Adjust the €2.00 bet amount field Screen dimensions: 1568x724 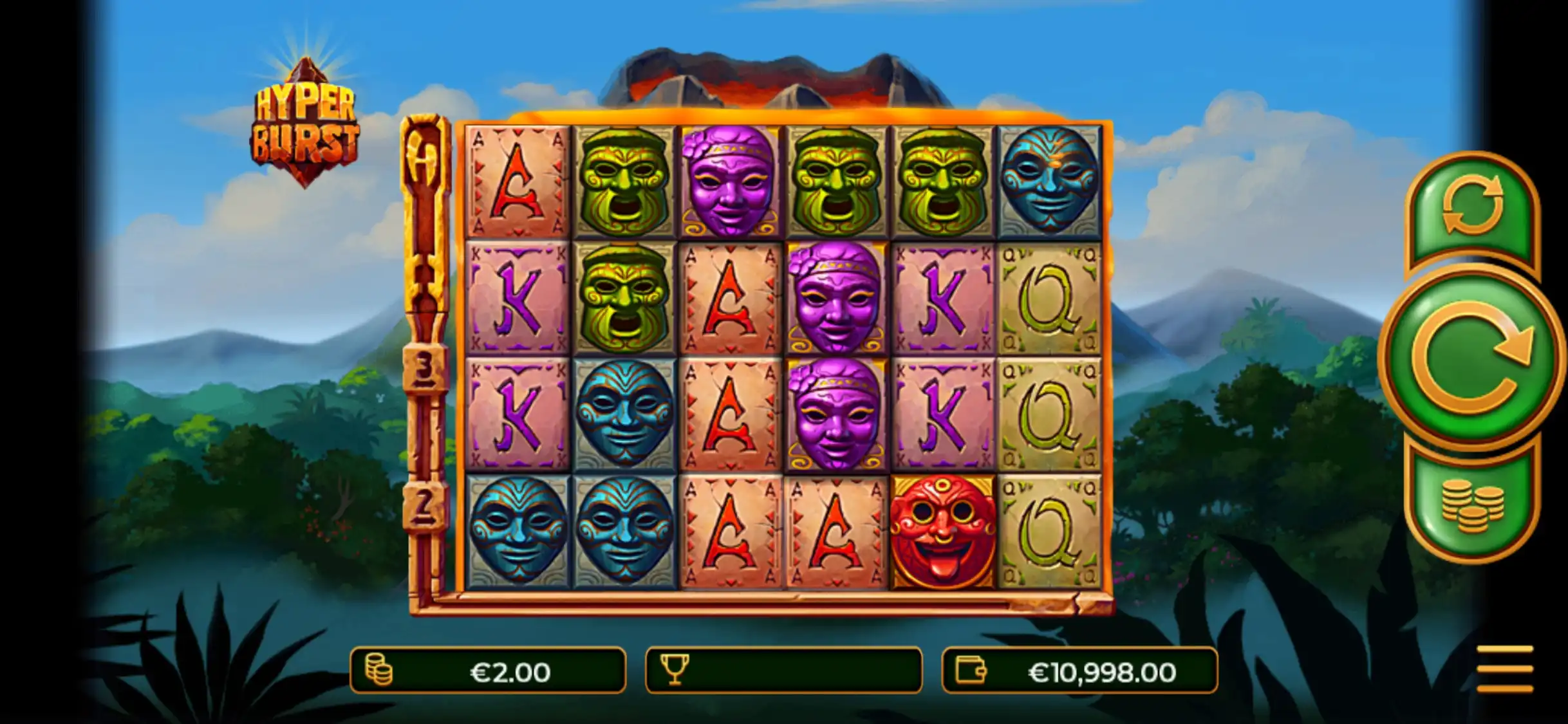[x=488, y=671]
